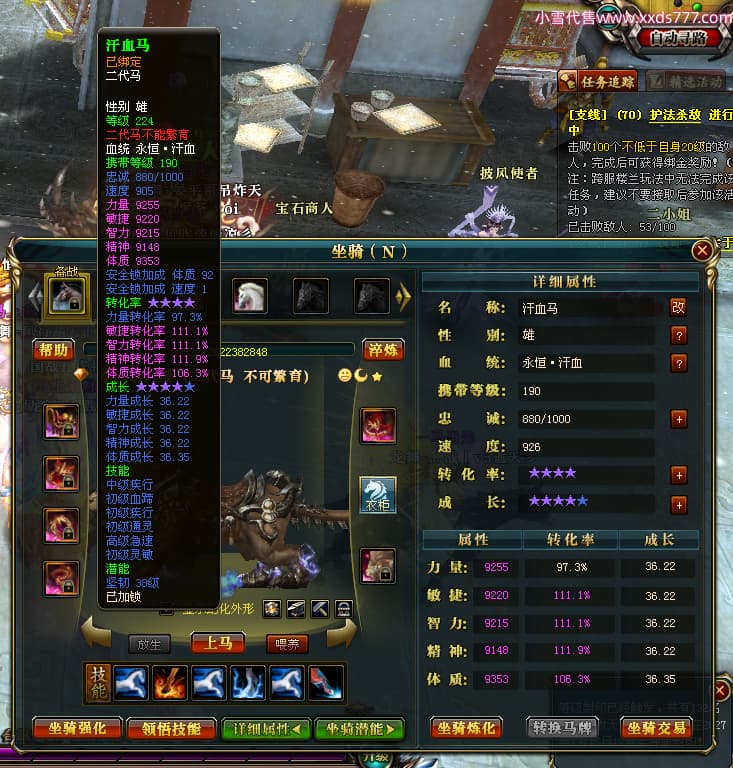The width and height of the screenshot is (733, 768).
Task: Open 坐骑交易 mount trading
Action: (657, 728)
